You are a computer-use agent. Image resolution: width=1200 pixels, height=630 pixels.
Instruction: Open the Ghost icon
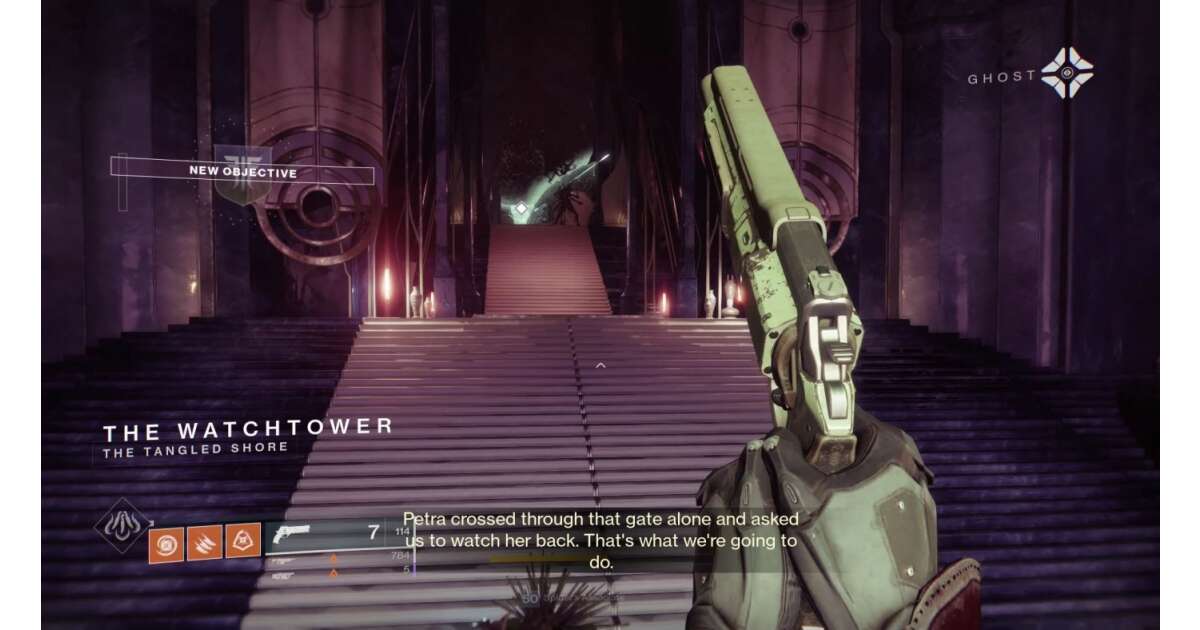pos(1066,73)
